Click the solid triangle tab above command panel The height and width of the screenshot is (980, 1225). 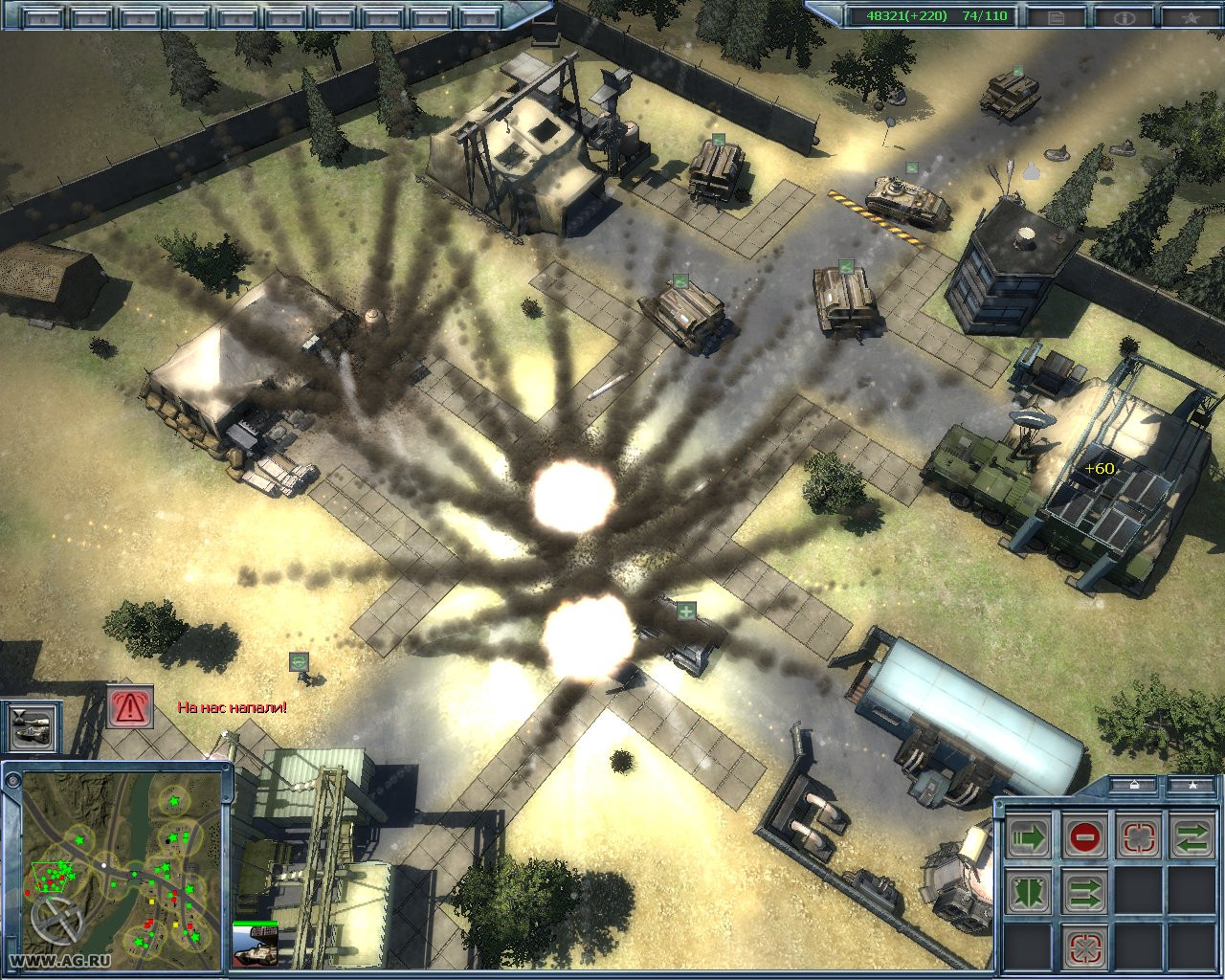point(1193,785)
